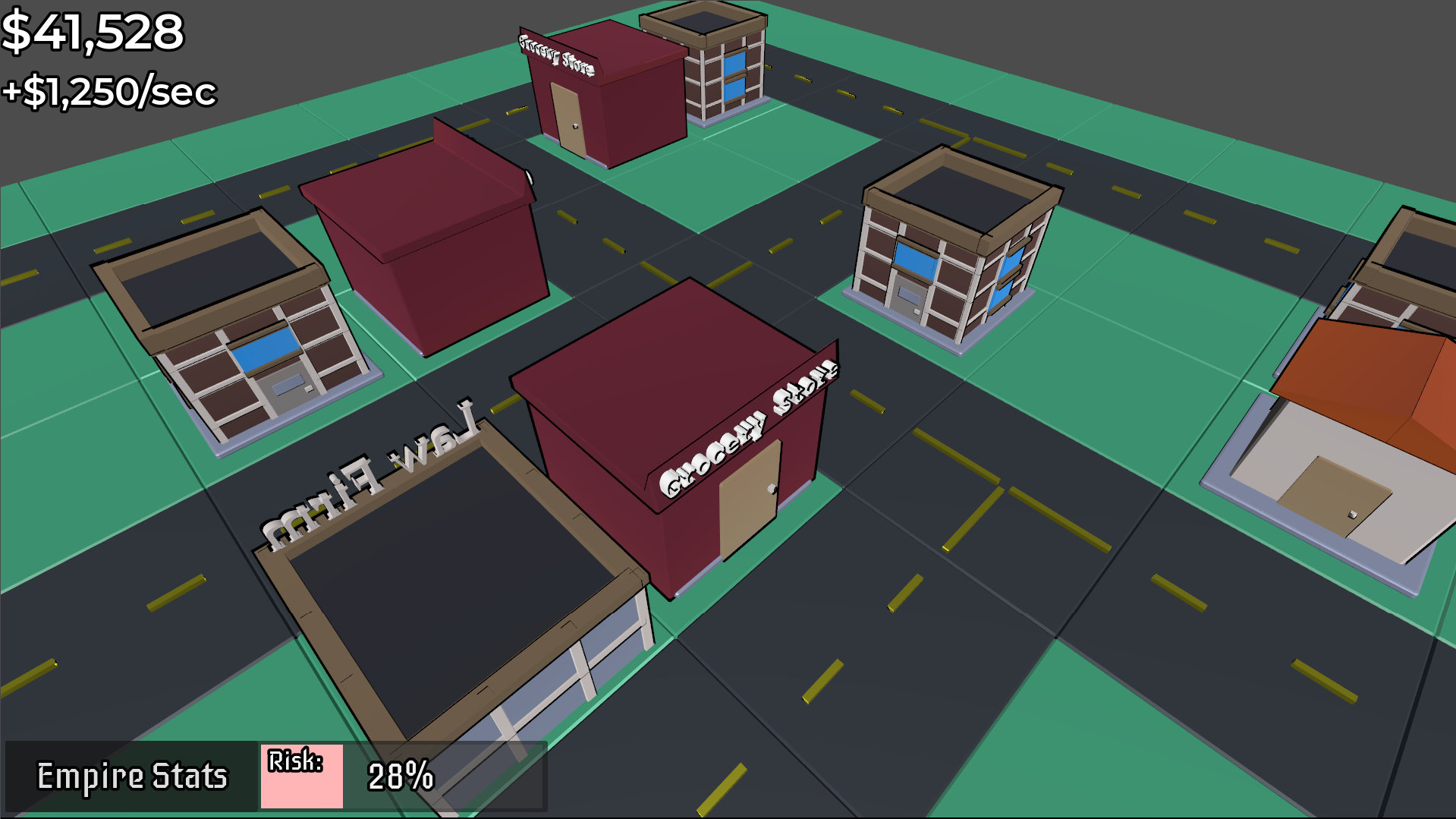Open the Empire Stats panel
This screenshot has height=819, width=1456.
133,776
